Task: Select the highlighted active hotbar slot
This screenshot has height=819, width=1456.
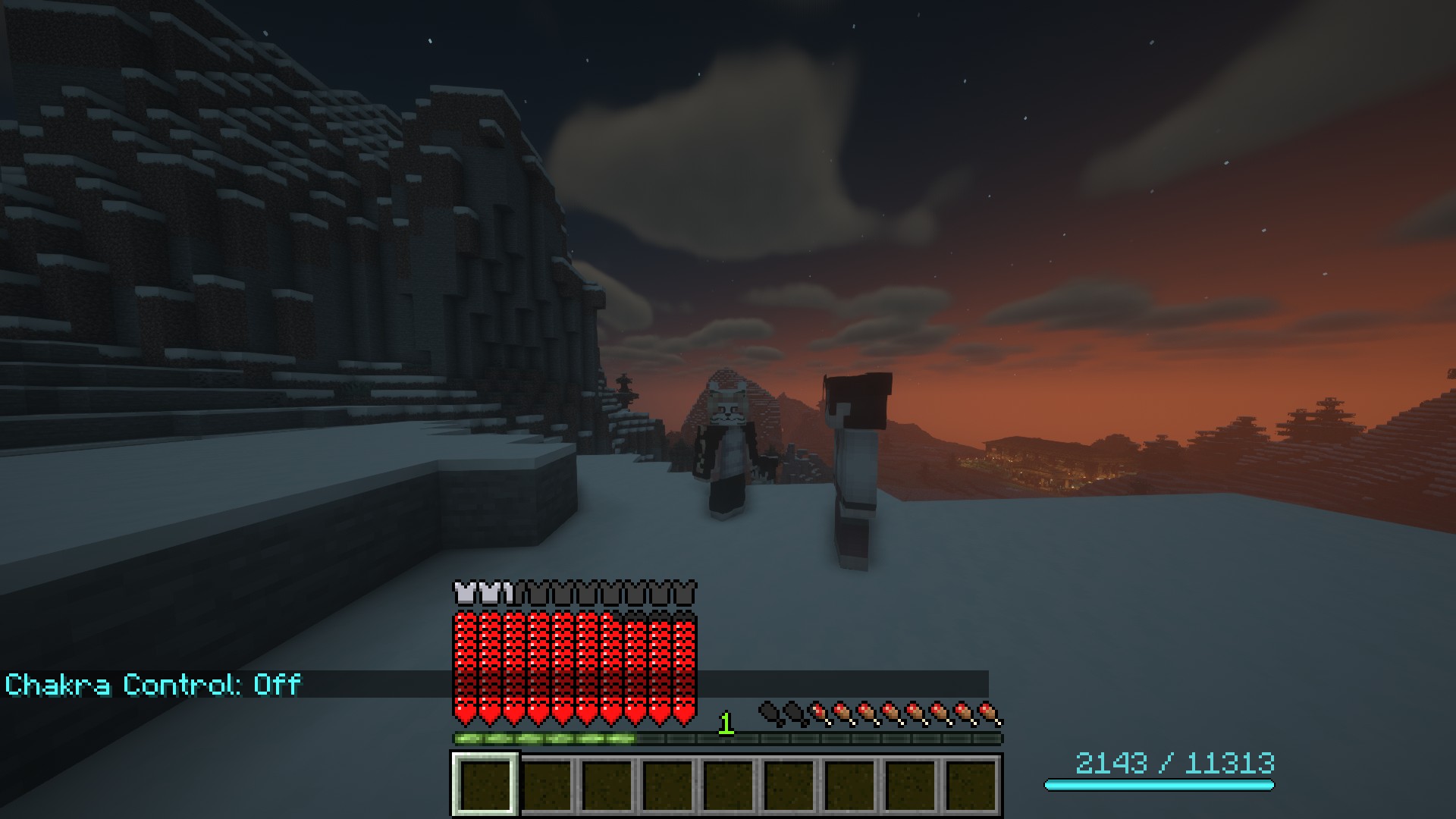Action: click(x=485, y=783)
